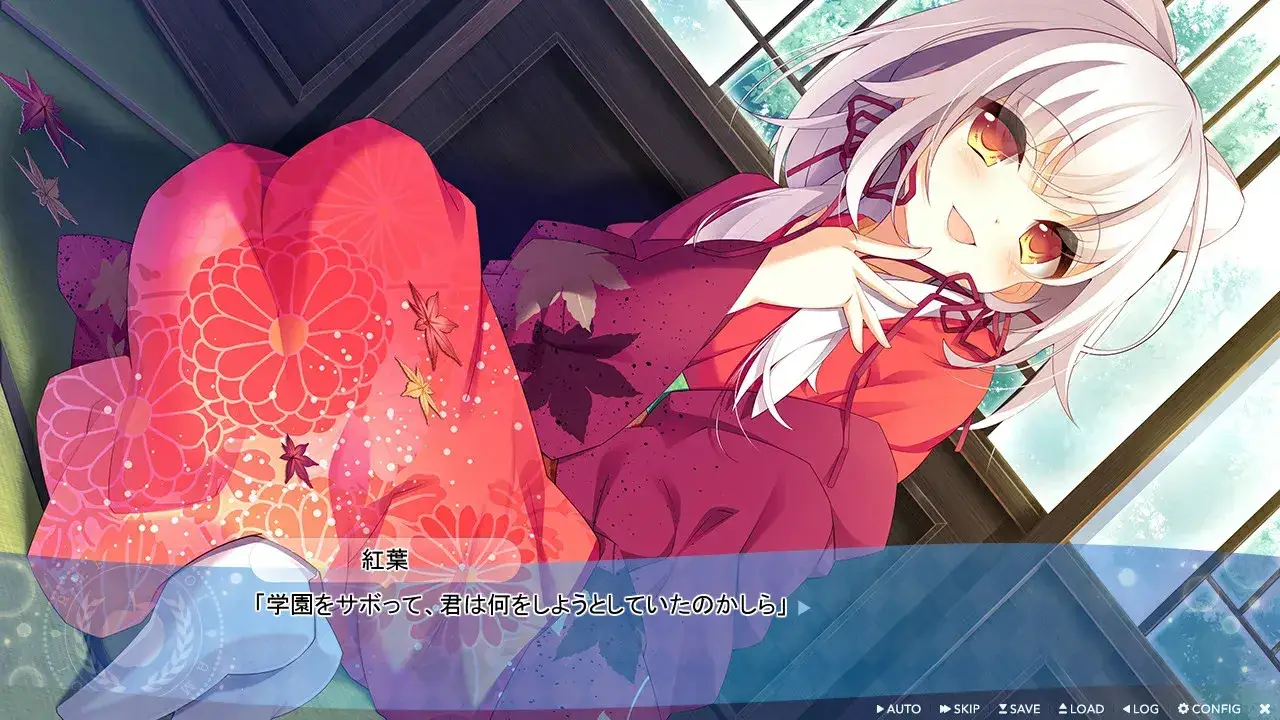Open the game configuration menu
This screenshot has width=1280, height=720.
1203,709
